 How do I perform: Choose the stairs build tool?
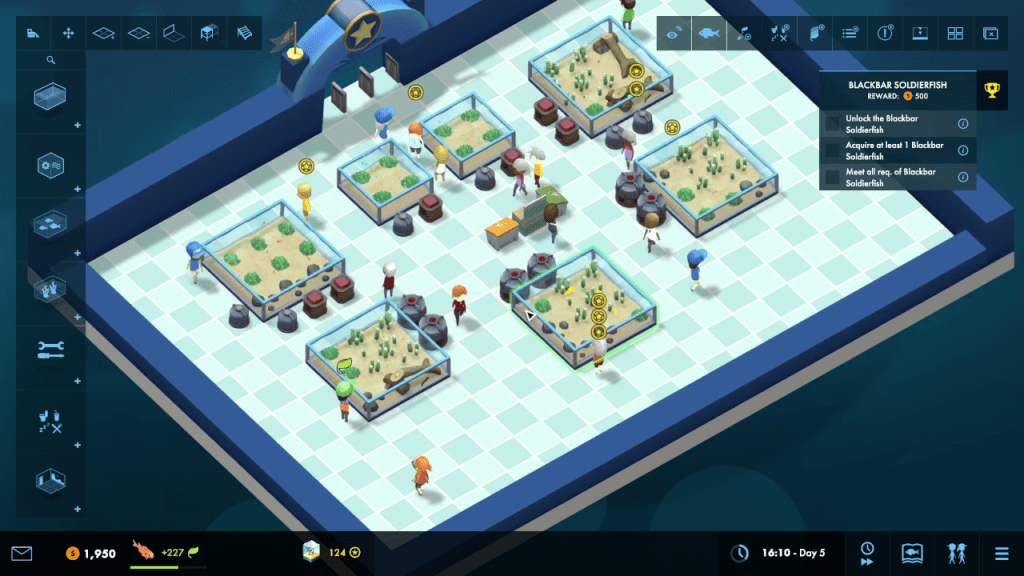point(244,33)
